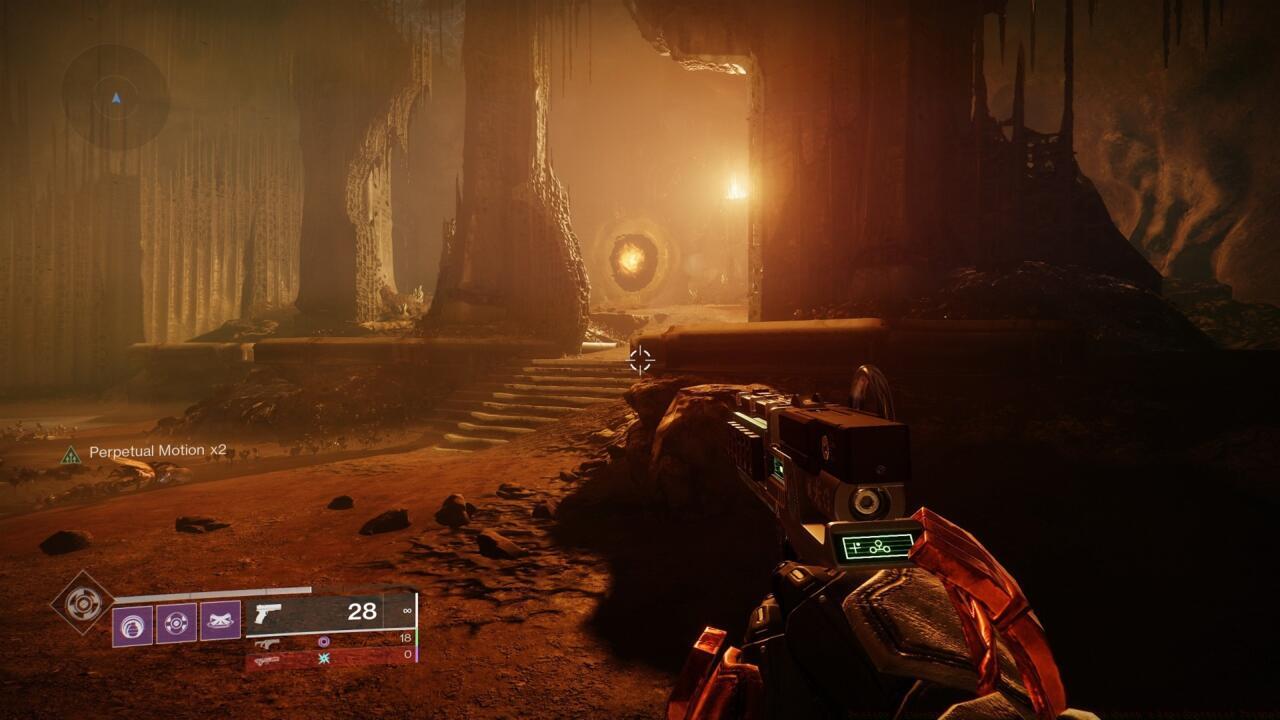Click the purple special ammo icon
This screenshot has width=1280, height=720.
click(x=323, y=641)
